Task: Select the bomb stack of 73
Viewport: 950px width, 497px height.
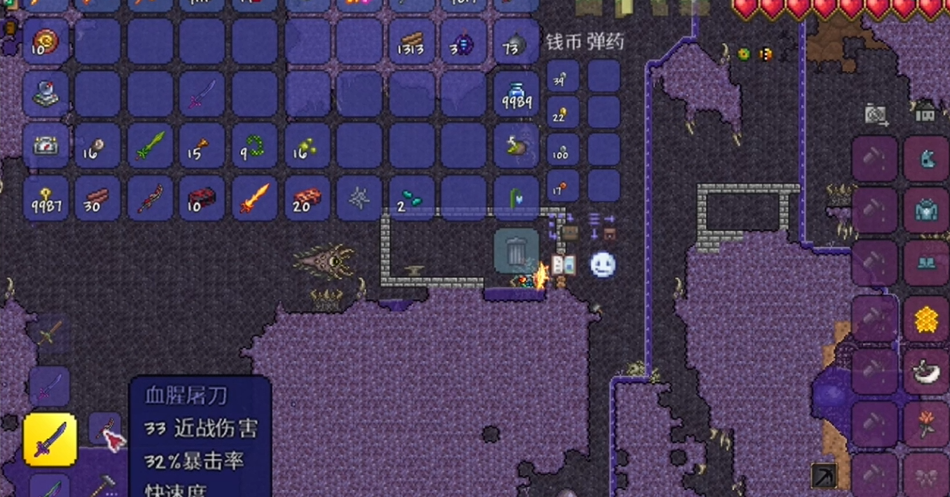Action: click(516, 42)
